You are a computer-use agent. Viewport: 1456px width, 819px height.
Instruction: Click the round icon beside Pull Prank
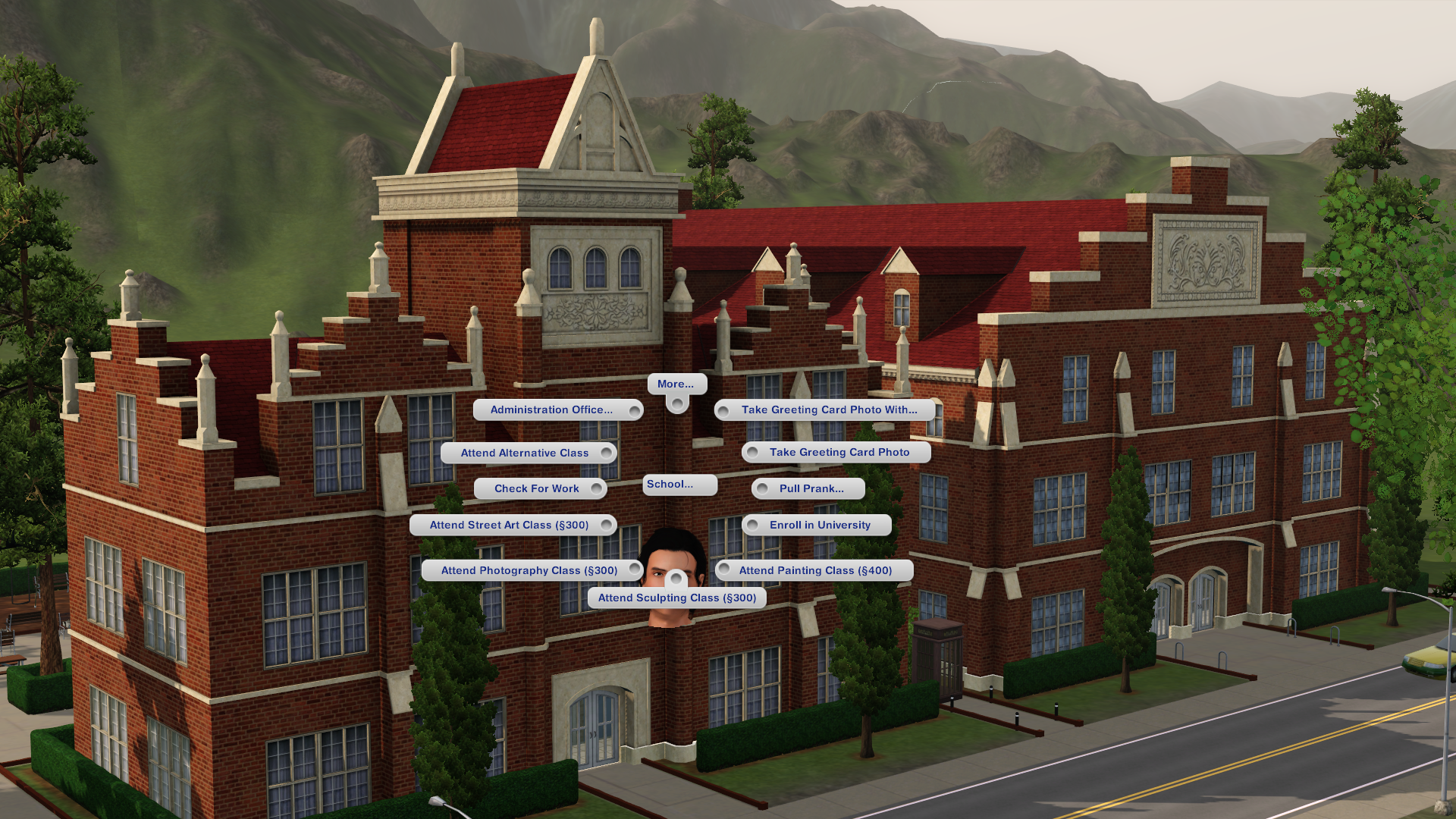[x=762, y=488]
